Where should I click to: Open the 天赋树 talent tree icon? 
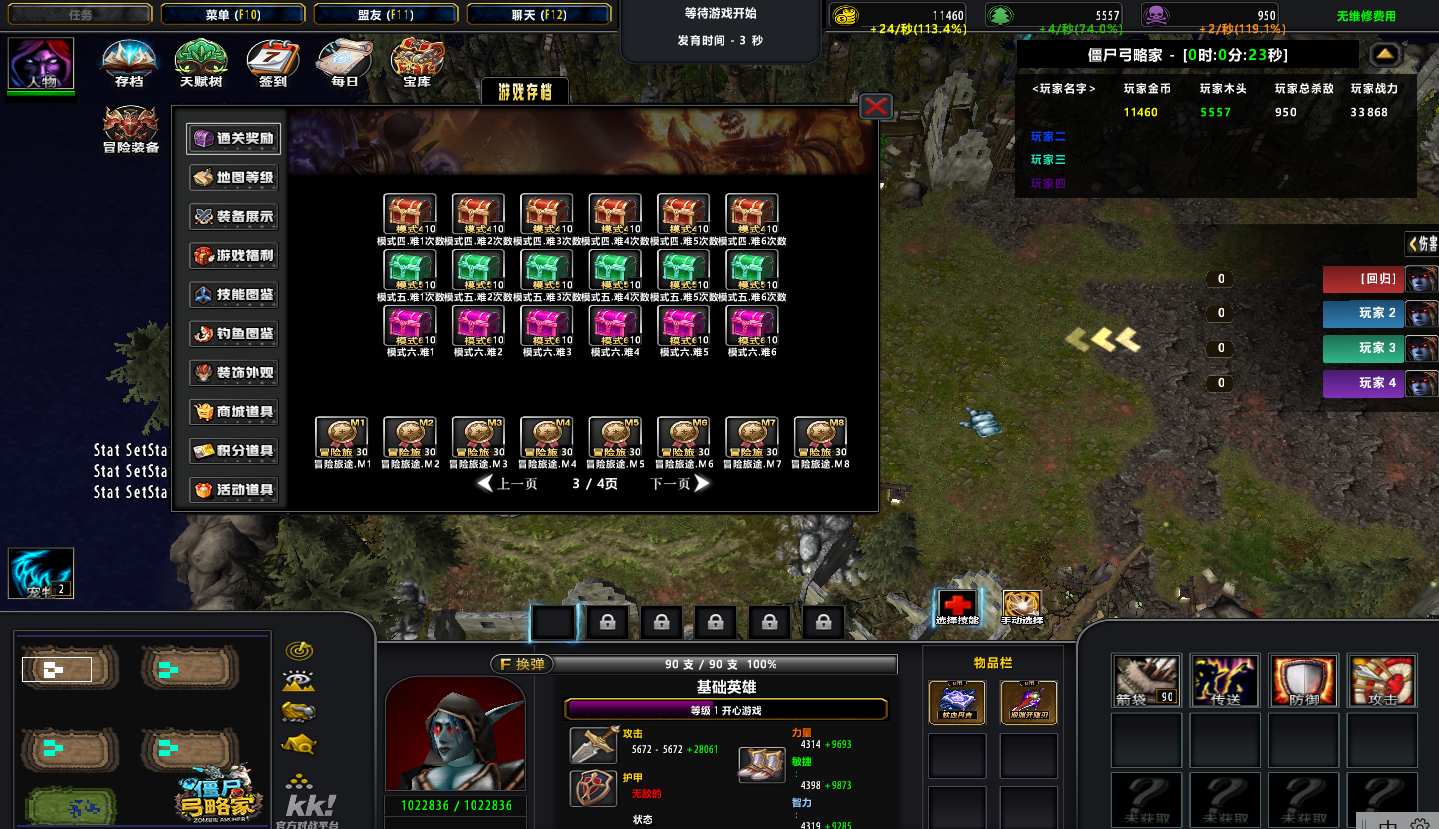[200, 62]
